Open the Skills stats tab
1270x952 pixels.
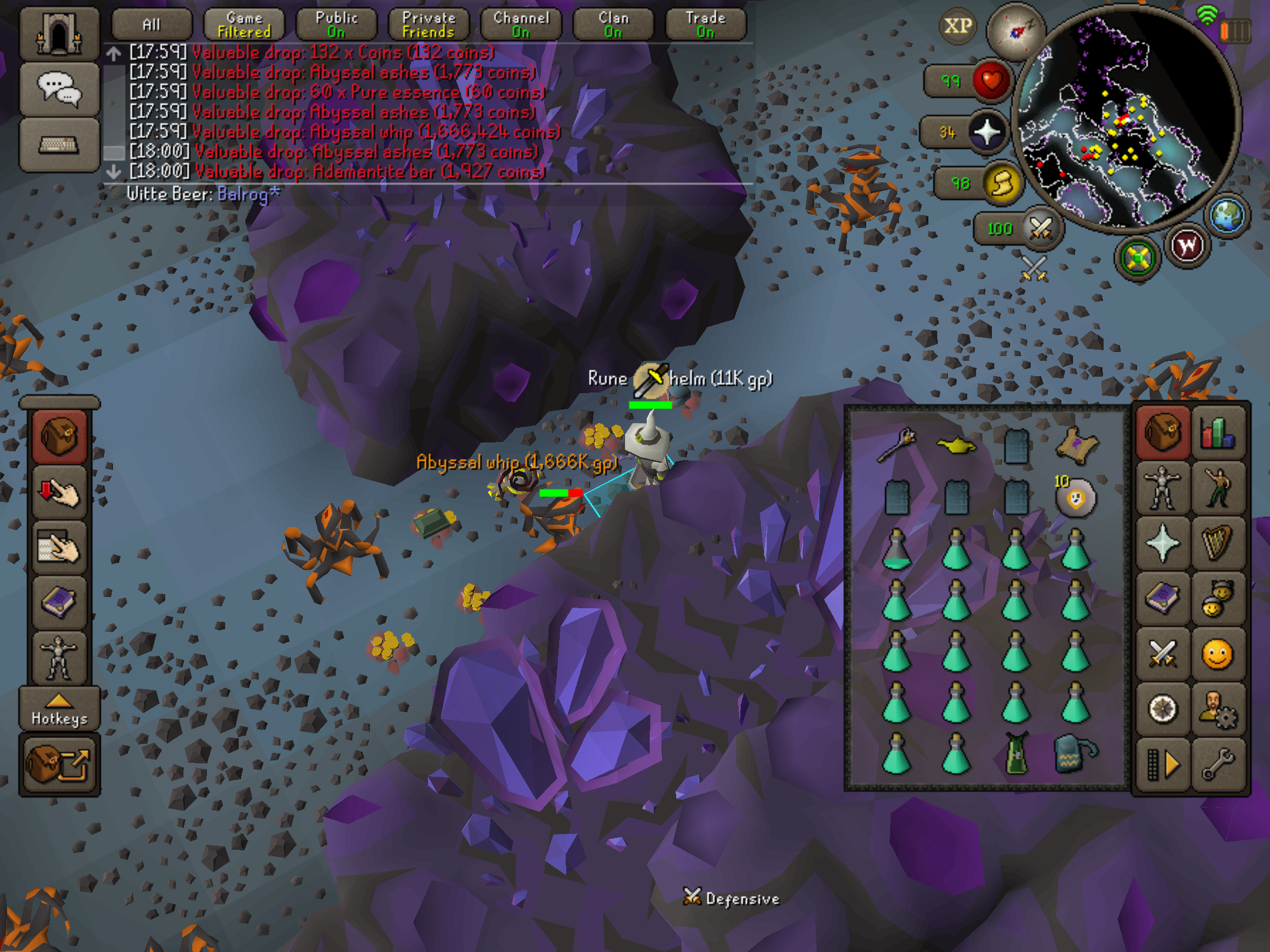coord(1218,433)
